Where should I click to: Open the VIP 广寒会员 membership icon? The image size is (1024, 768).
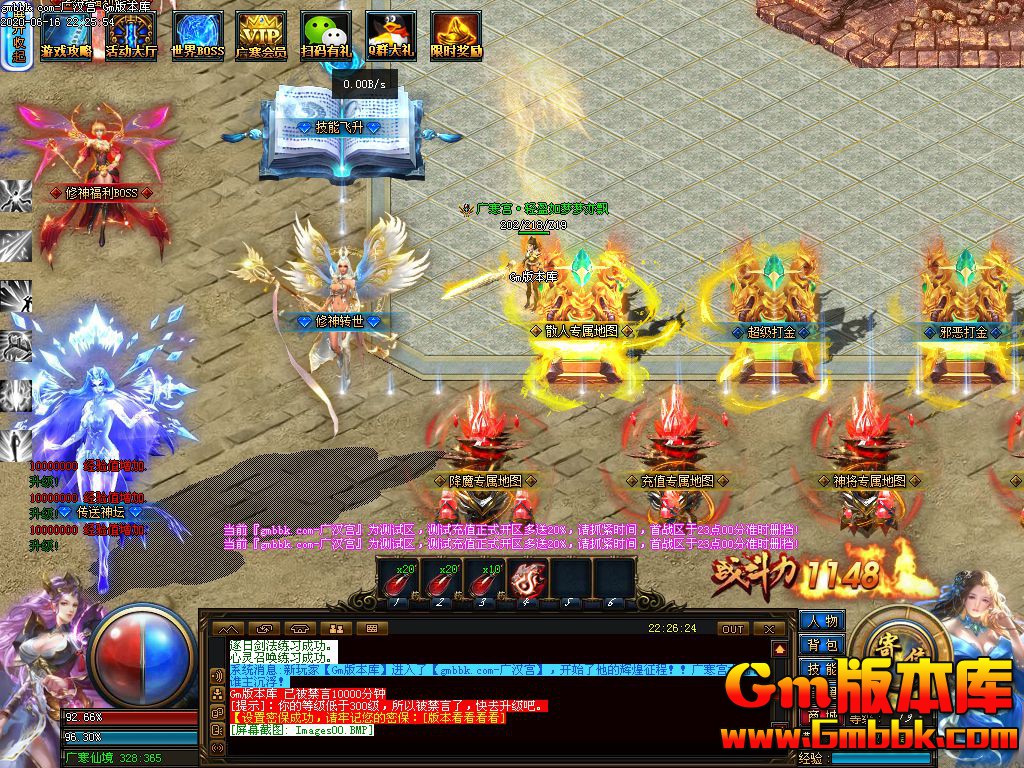[261, 36]
